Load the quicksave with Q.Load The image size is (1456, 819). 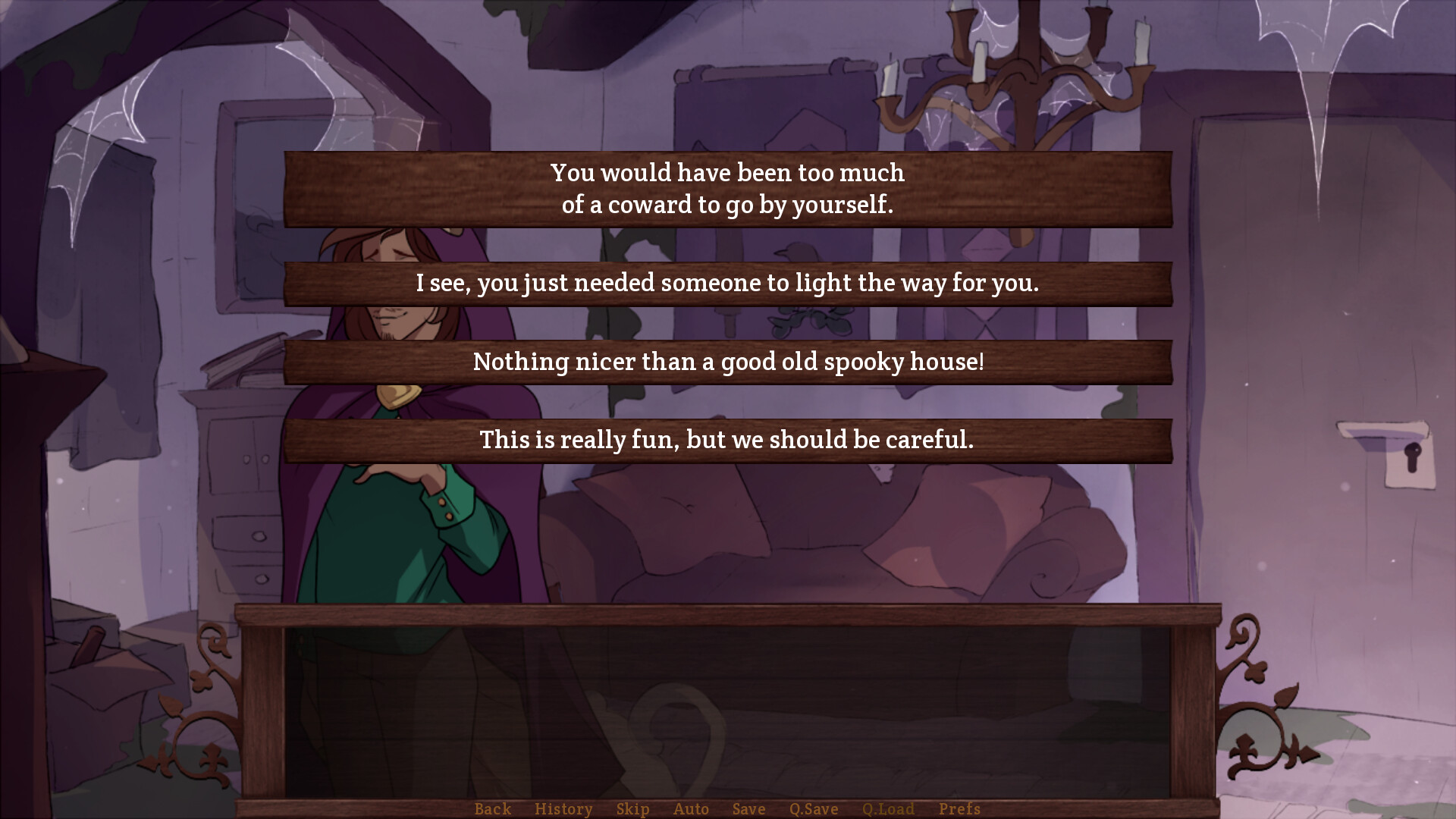point(889,808)
